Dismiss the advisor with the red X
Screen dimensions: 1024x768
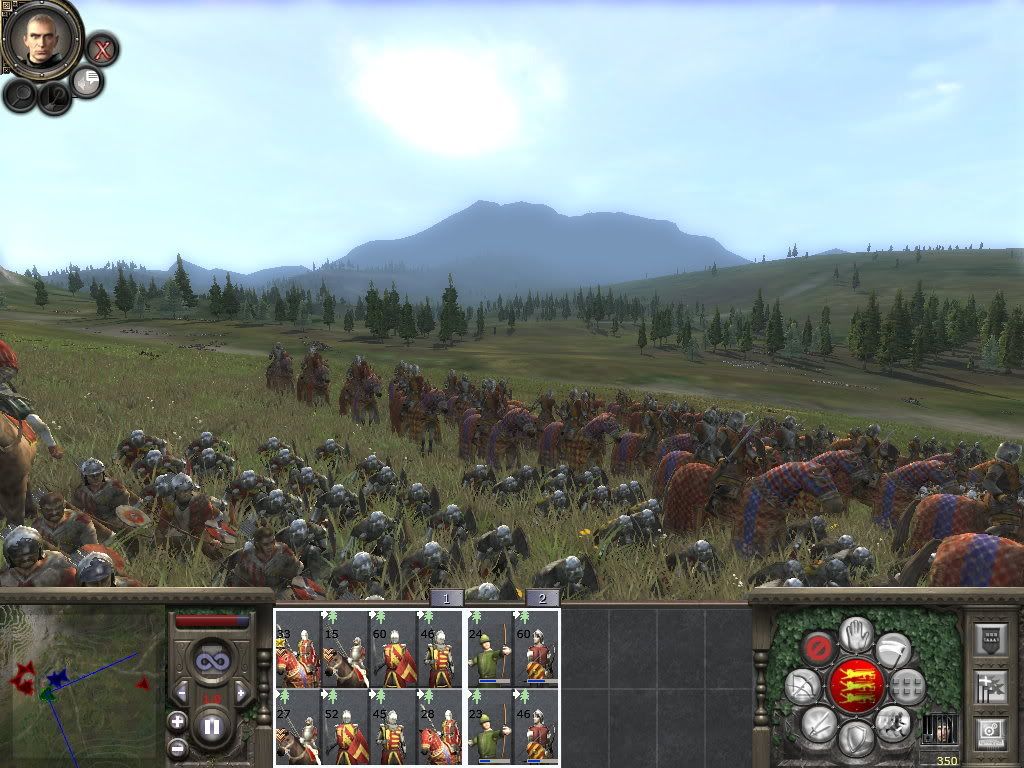pos(101,48)
